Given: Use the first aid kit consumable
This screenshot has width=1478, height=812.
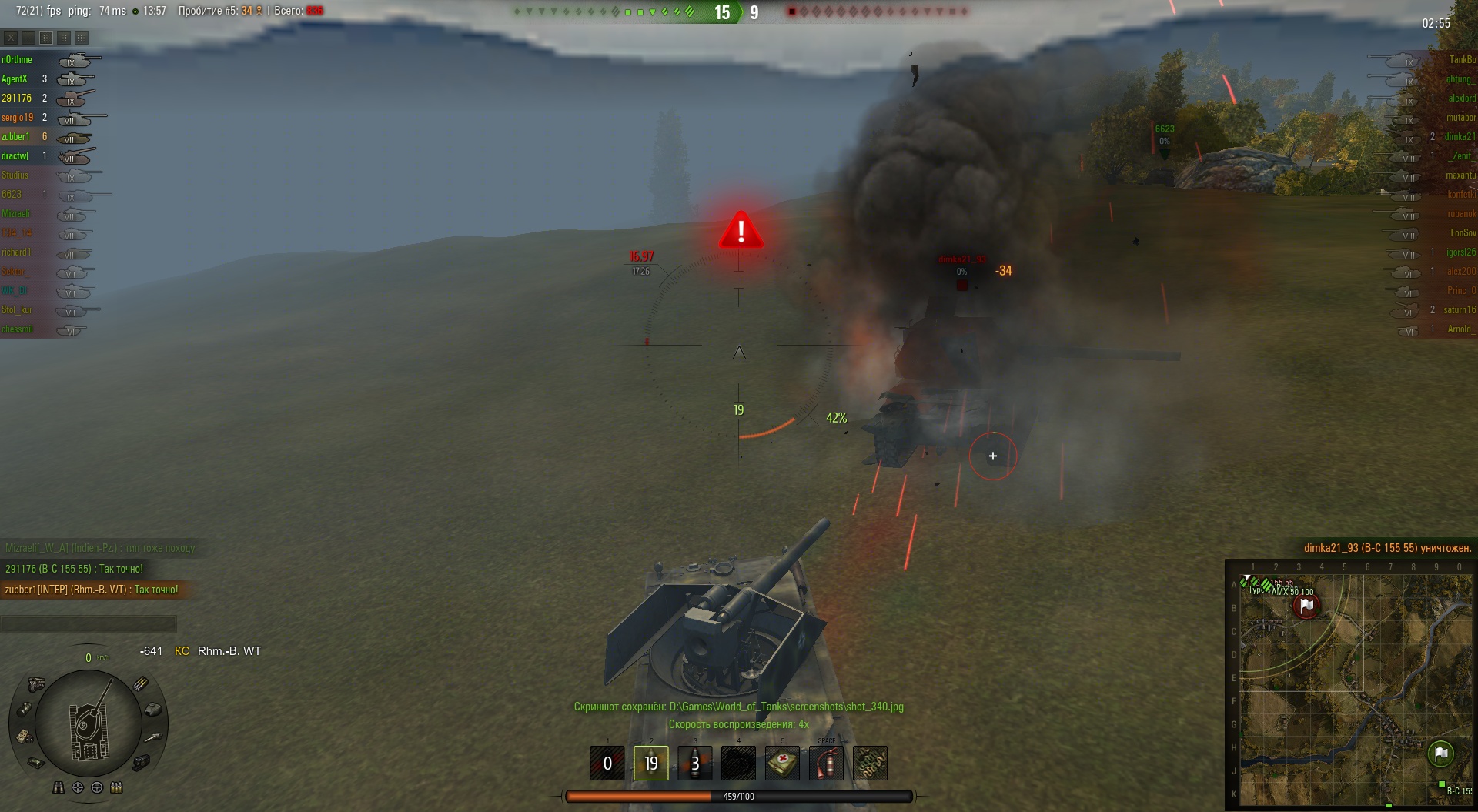Looking at the screenshot, I should (x=782, y=763).
